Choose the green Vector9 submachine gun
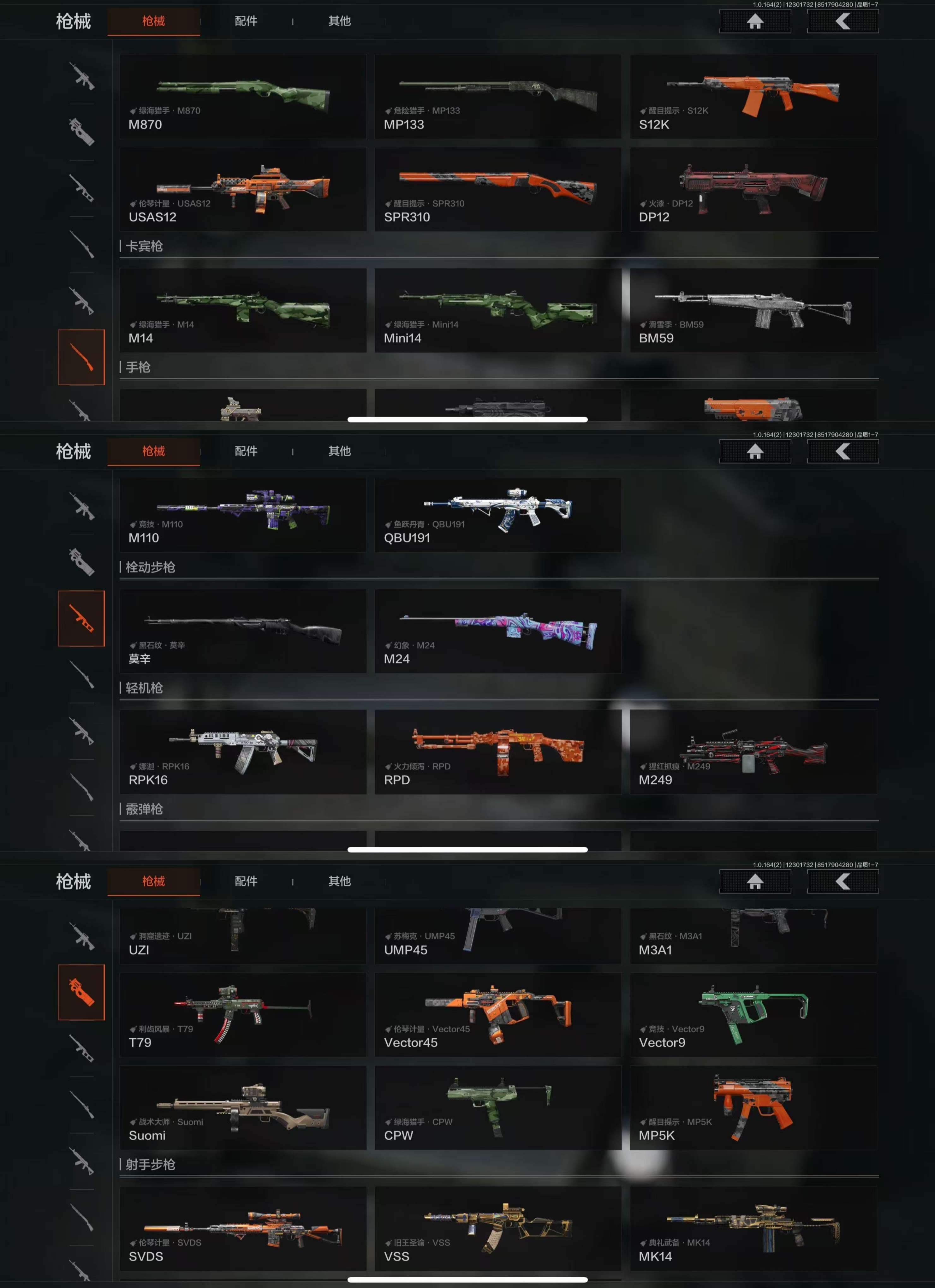The height and width of the screenshot is (1288, 935). [x=753, y=1014]
